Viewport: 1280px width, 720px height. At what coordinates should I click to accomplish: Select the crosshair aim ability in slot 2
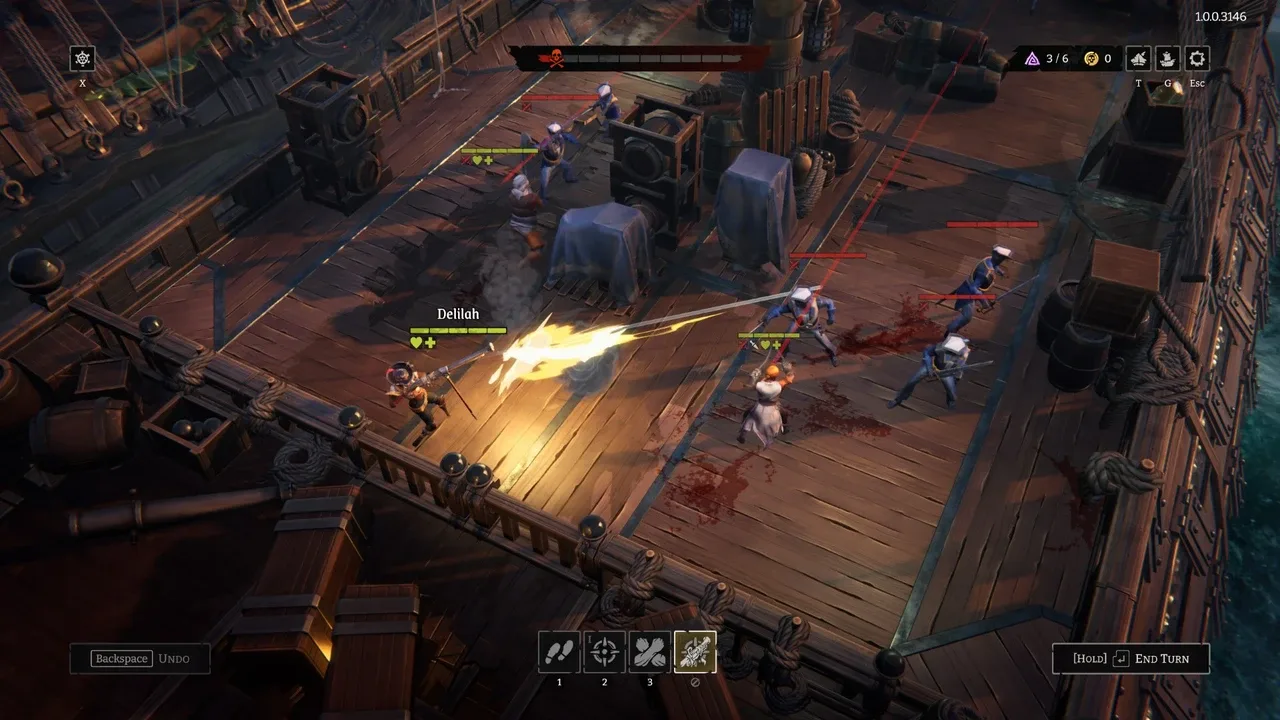(x=604, y=651)
